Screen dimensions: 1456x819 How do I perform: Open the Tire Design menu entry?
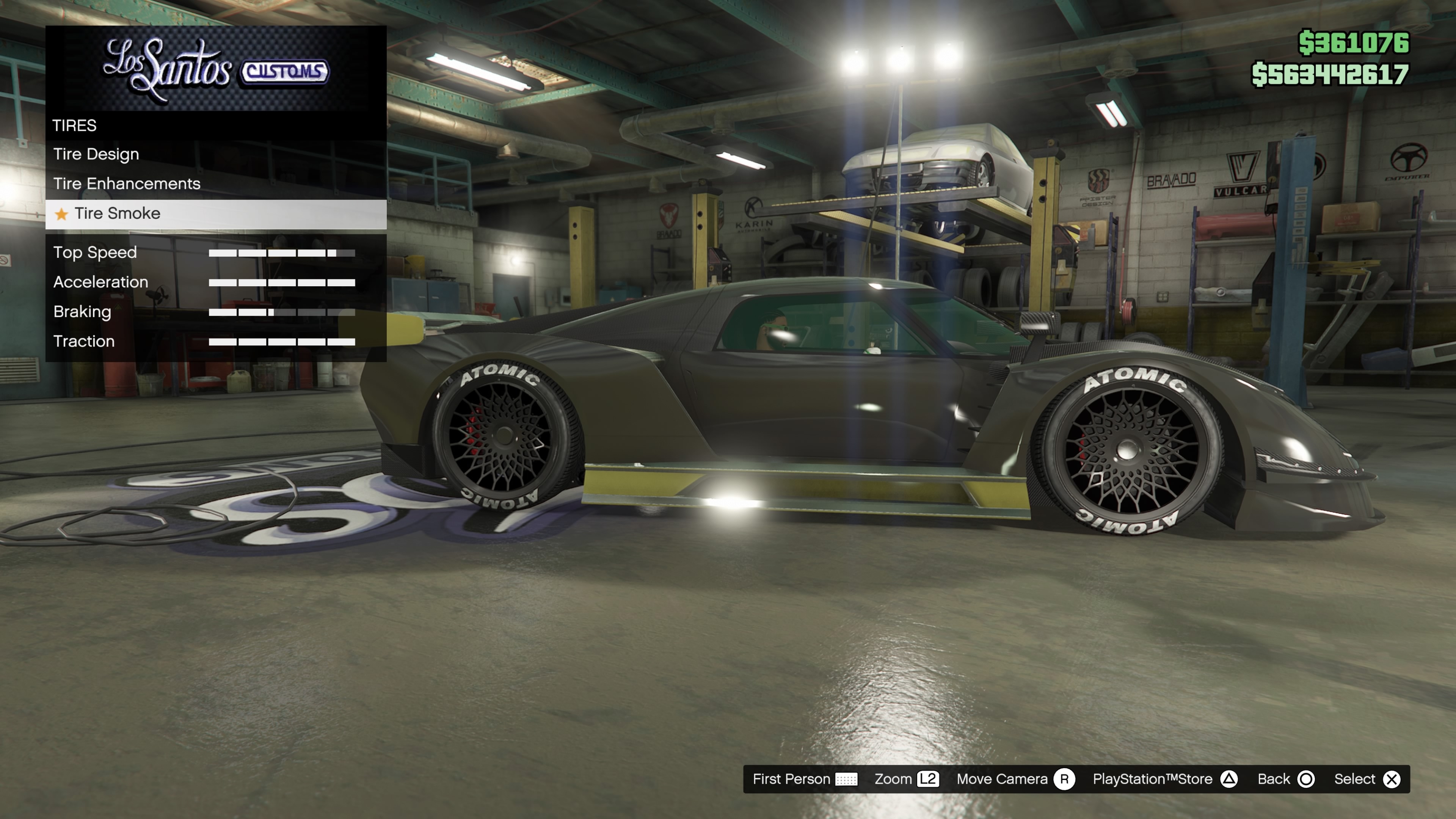click(x=96, y=154)
